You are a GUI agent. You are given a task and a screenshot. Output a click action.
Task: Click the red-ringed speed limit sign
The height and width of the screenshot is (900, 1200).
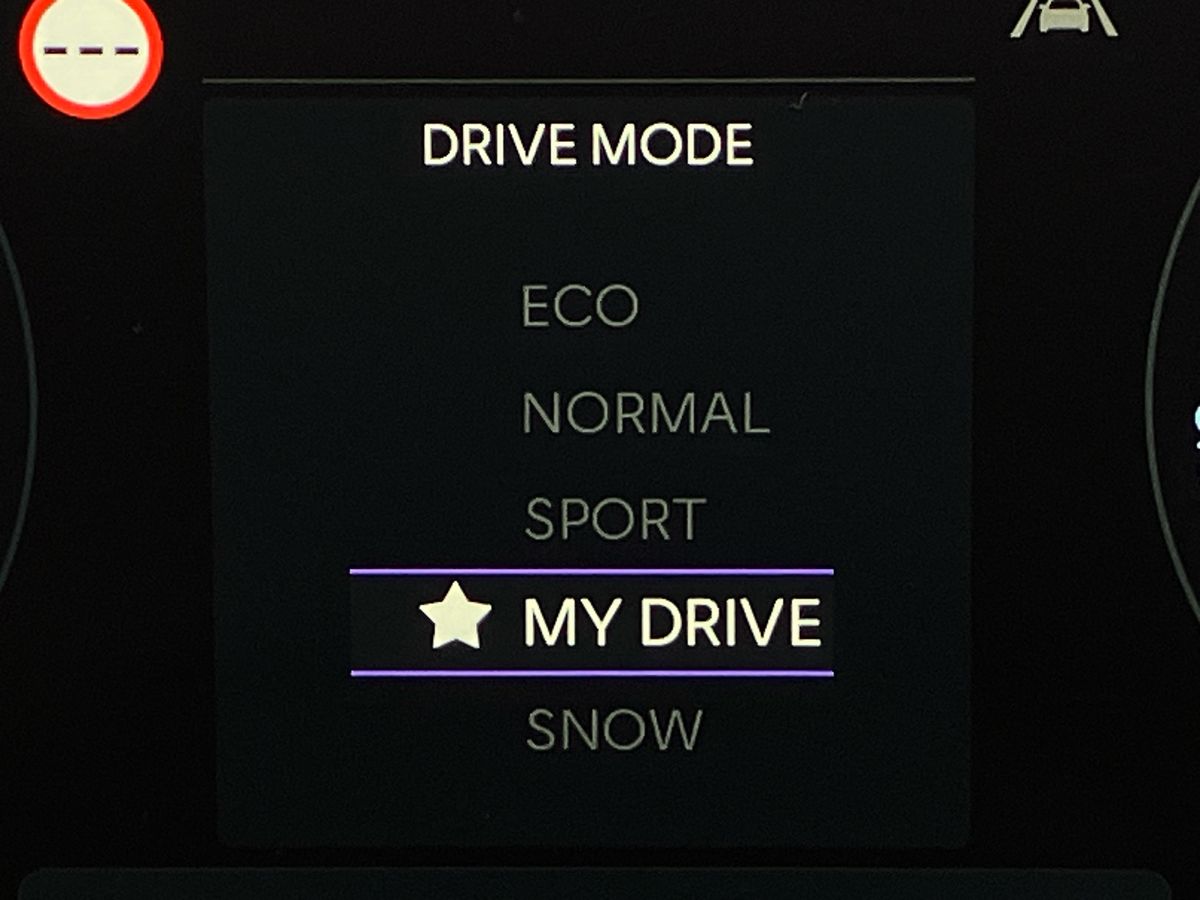pyautogui.click(x=91, y=53)
